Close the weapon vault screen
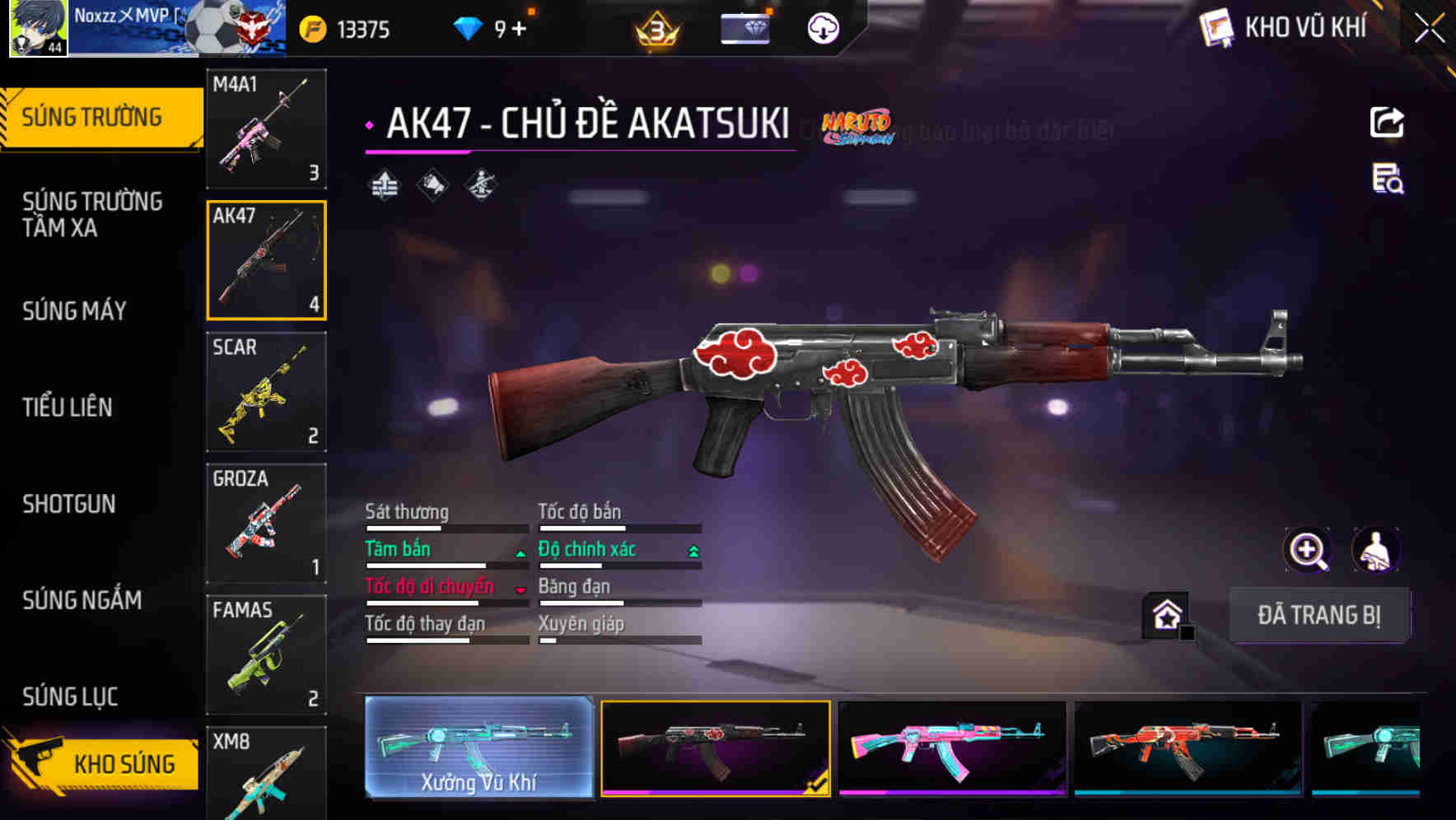The height and width of the screenshot is (820, 1456). point(1429,29)
